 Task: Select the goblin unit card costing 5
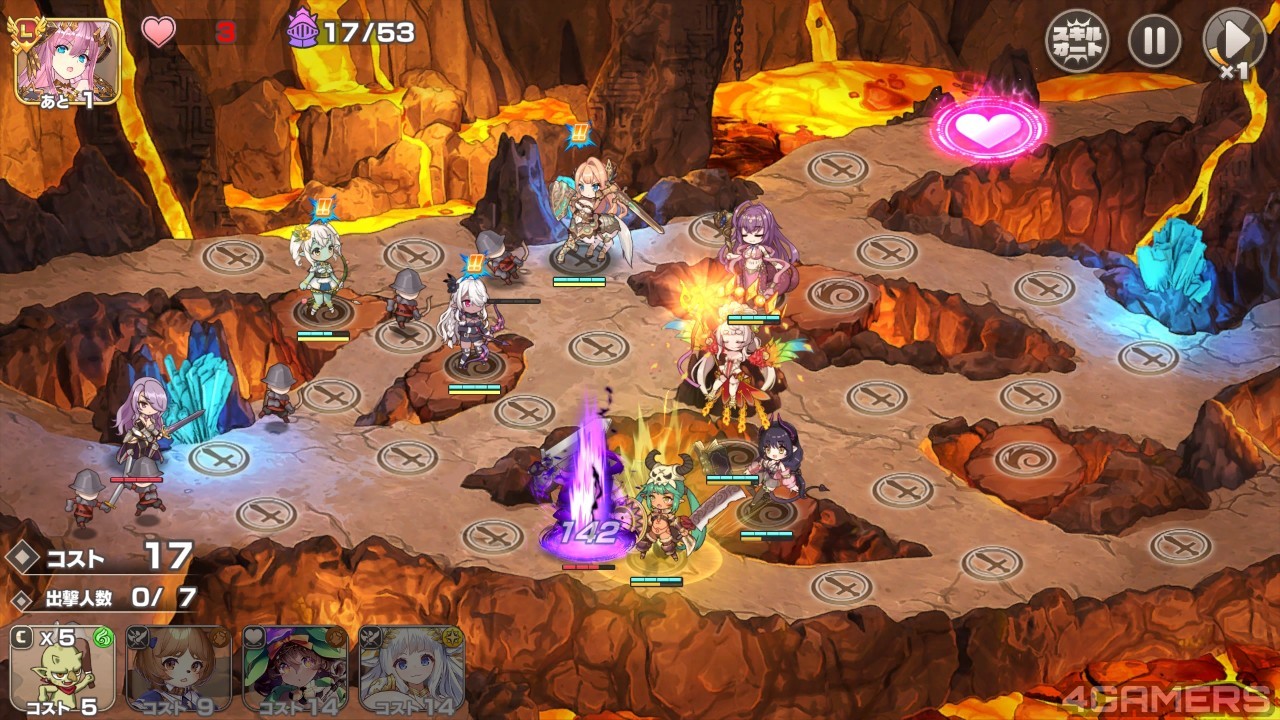[x=62, y=669]
